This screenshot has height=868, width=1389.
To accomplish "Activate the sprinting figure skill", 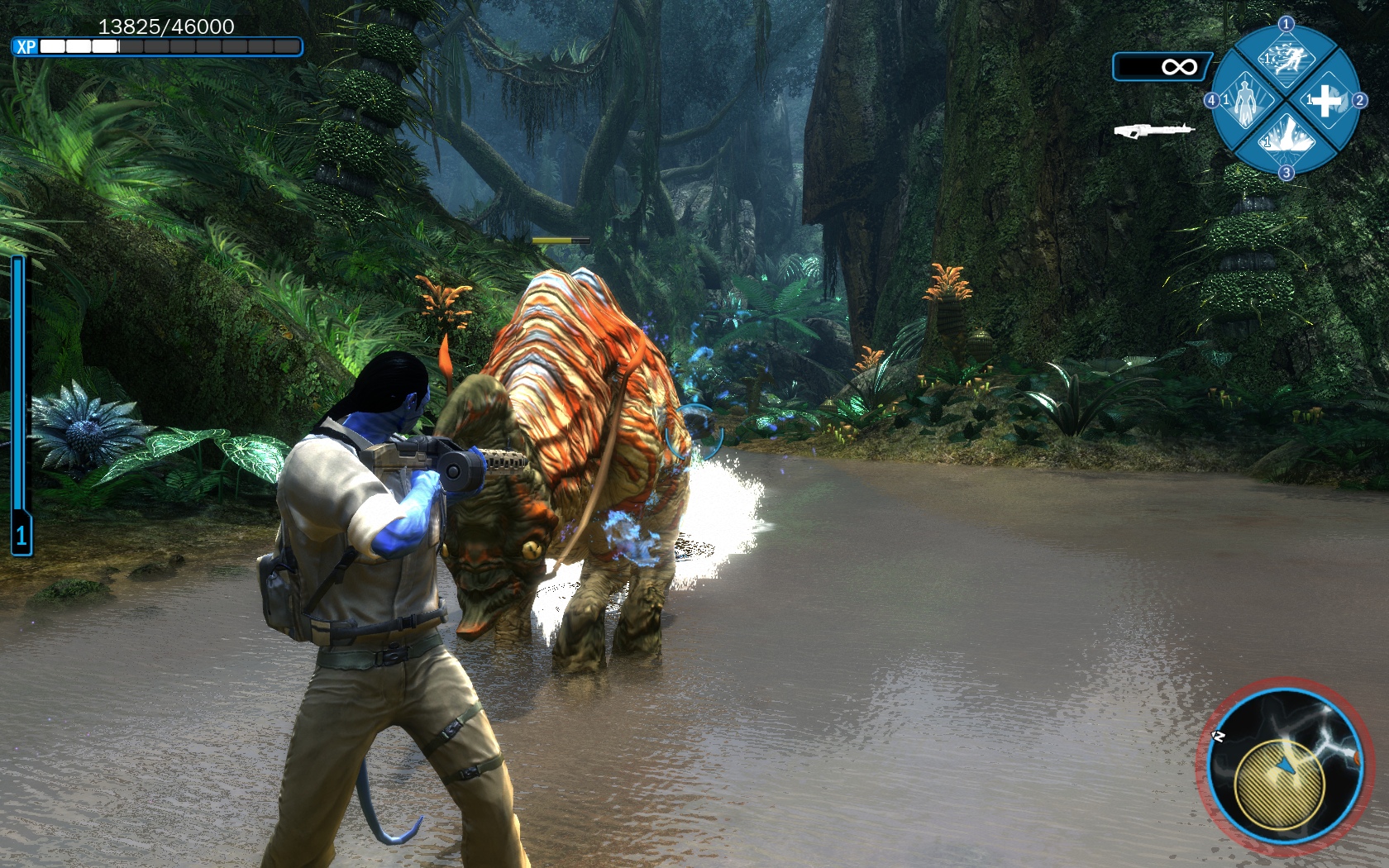I will tap(1286, 60).
